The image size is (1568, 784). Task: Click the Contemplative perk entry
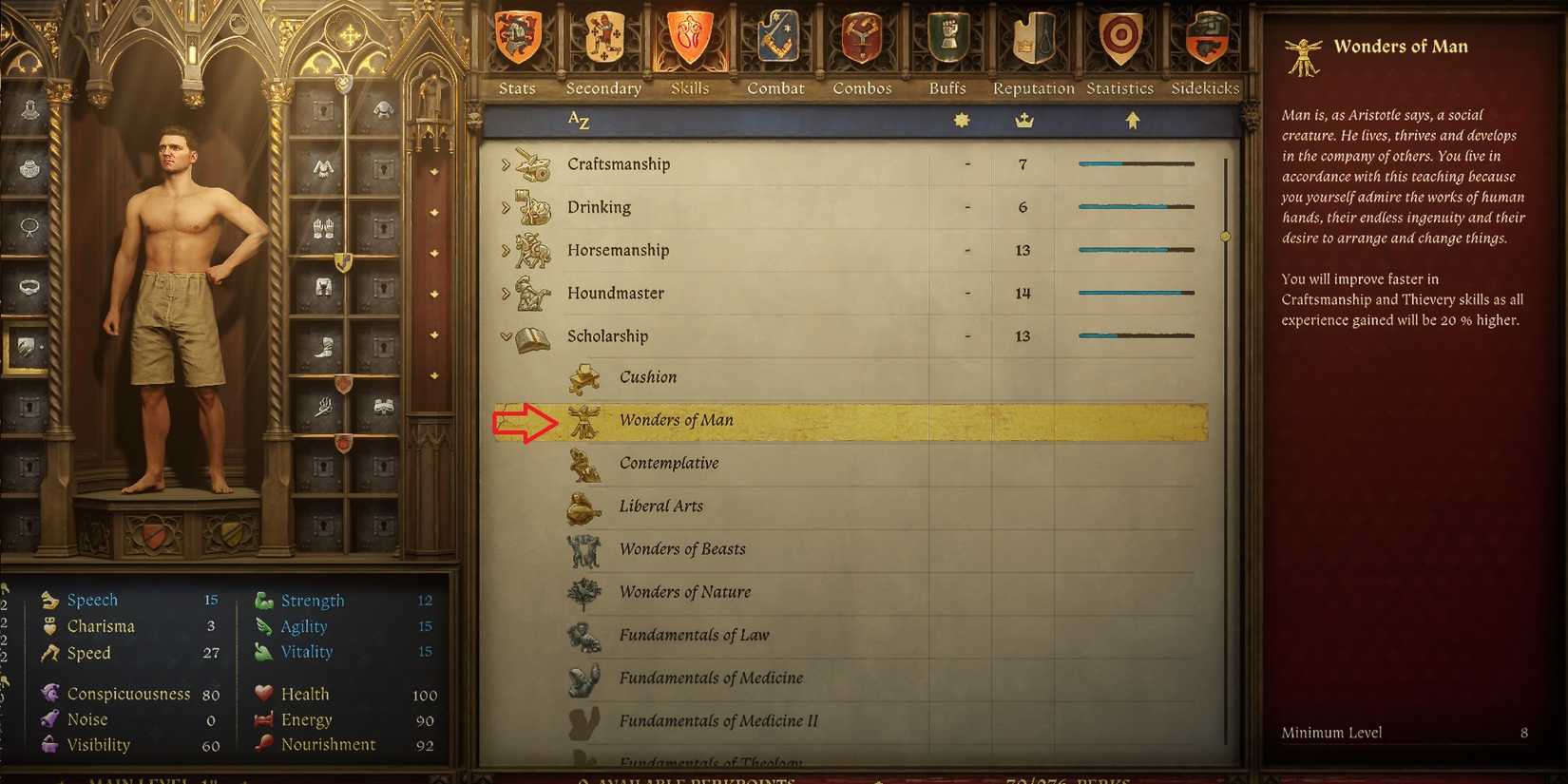(x=669, y=463)
